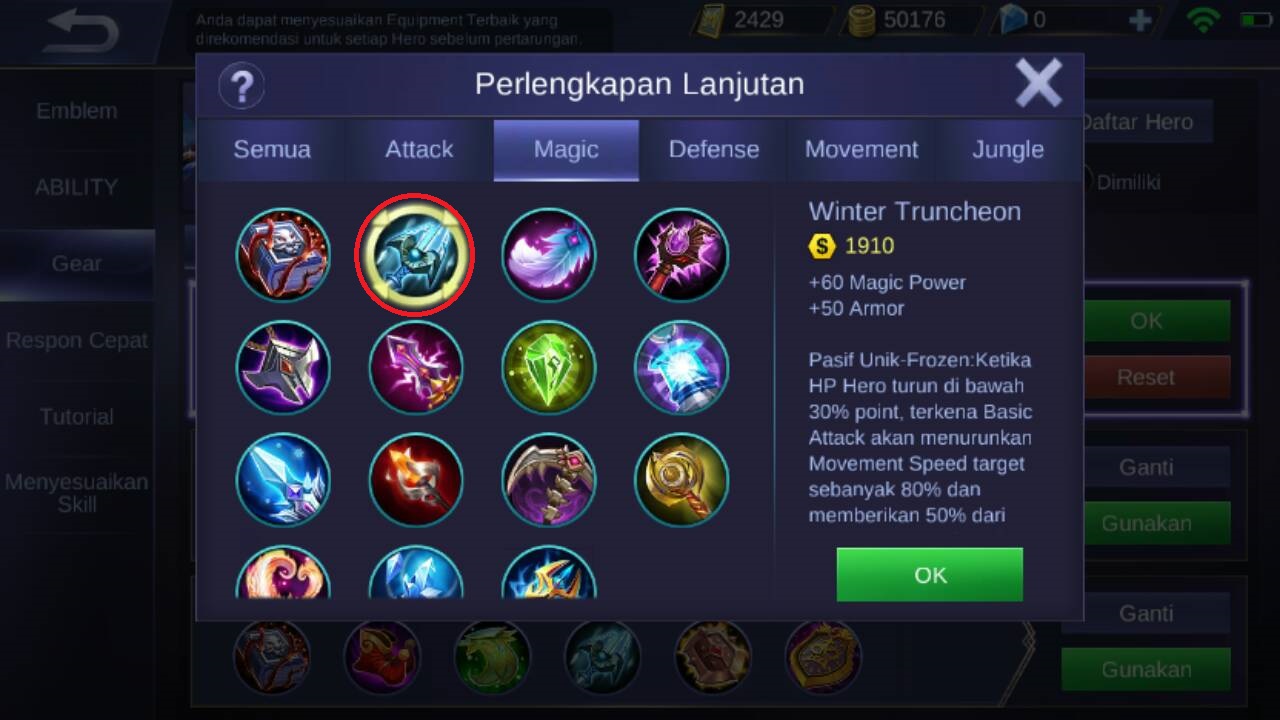The image size is (1280, 720).
Task: Open the Defense equipment tab
Action: (713, 150)
